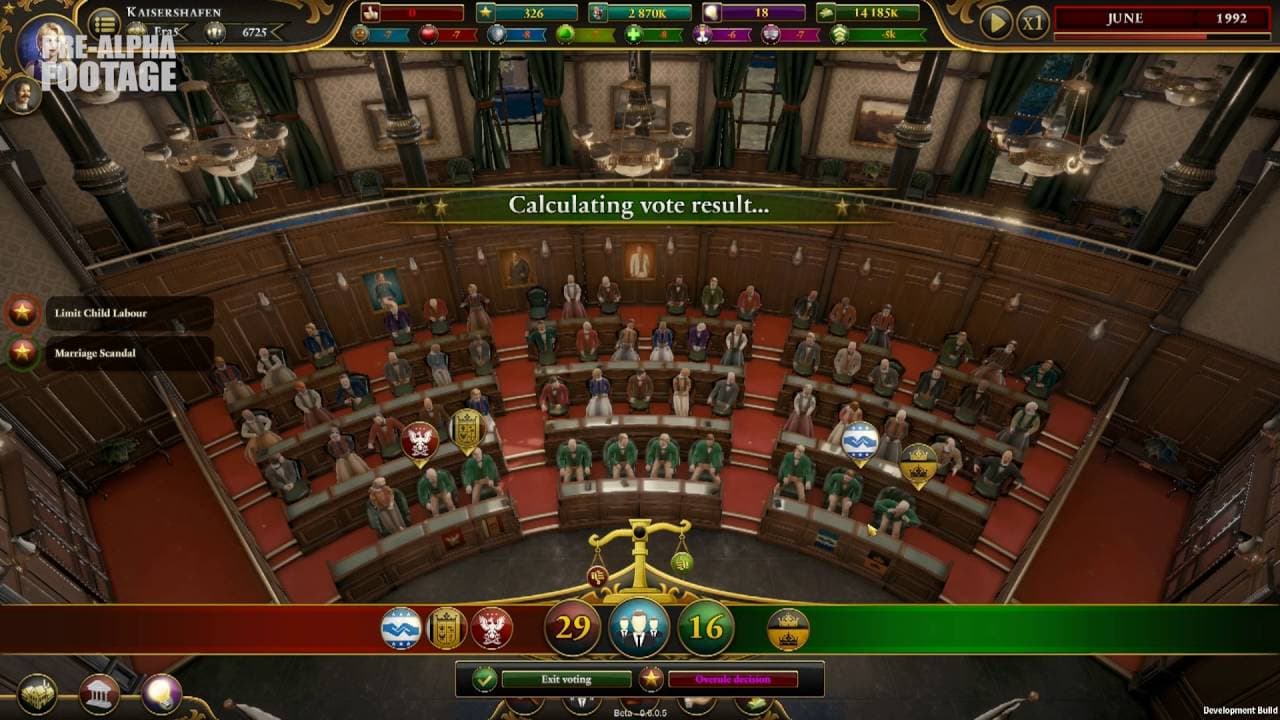1280x720 pixels.
Task: Click the mustached man's small portrait
Action: [21, 95]
